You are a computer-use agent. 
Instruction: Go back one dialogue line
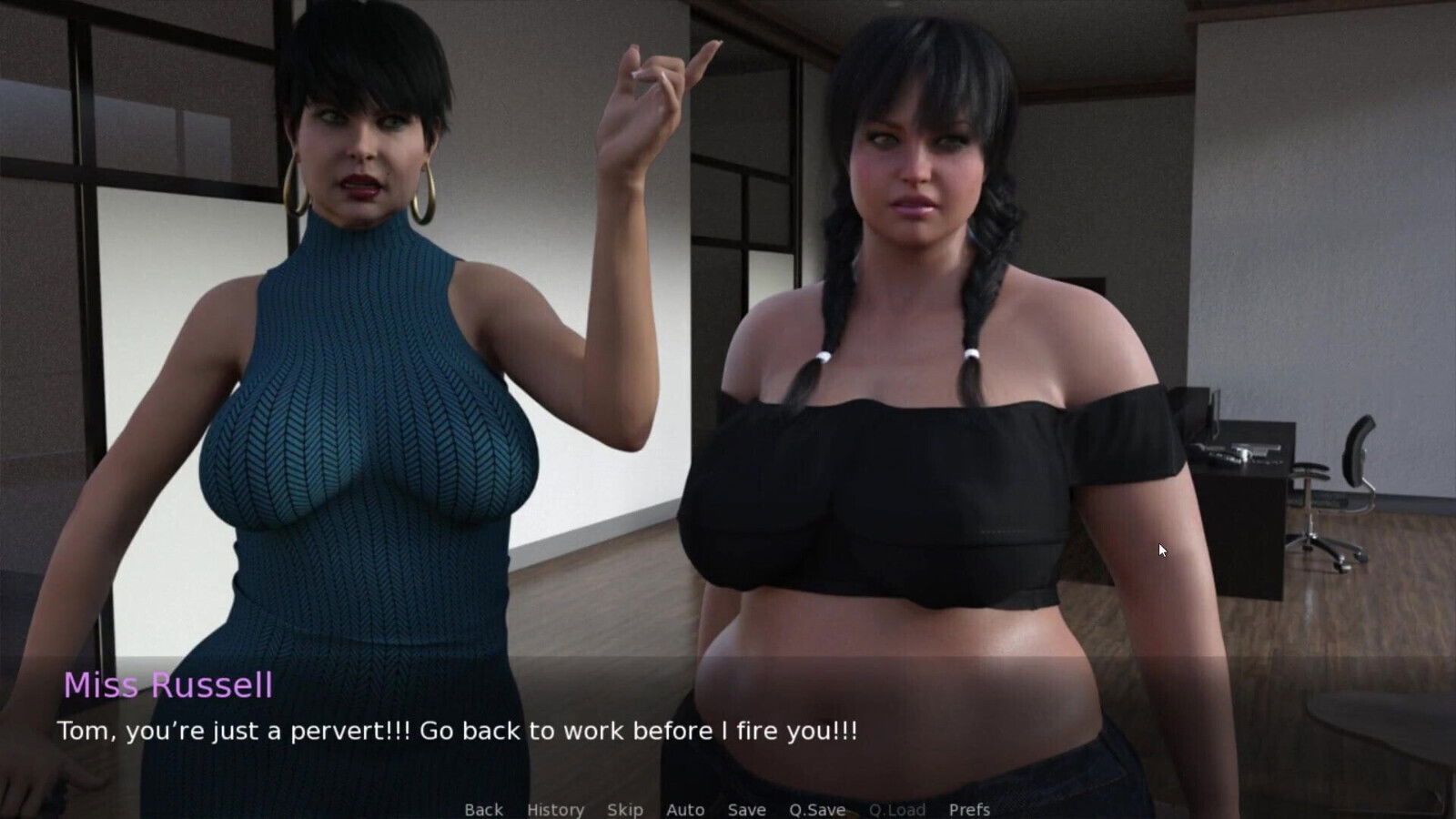tap(483, 809)
